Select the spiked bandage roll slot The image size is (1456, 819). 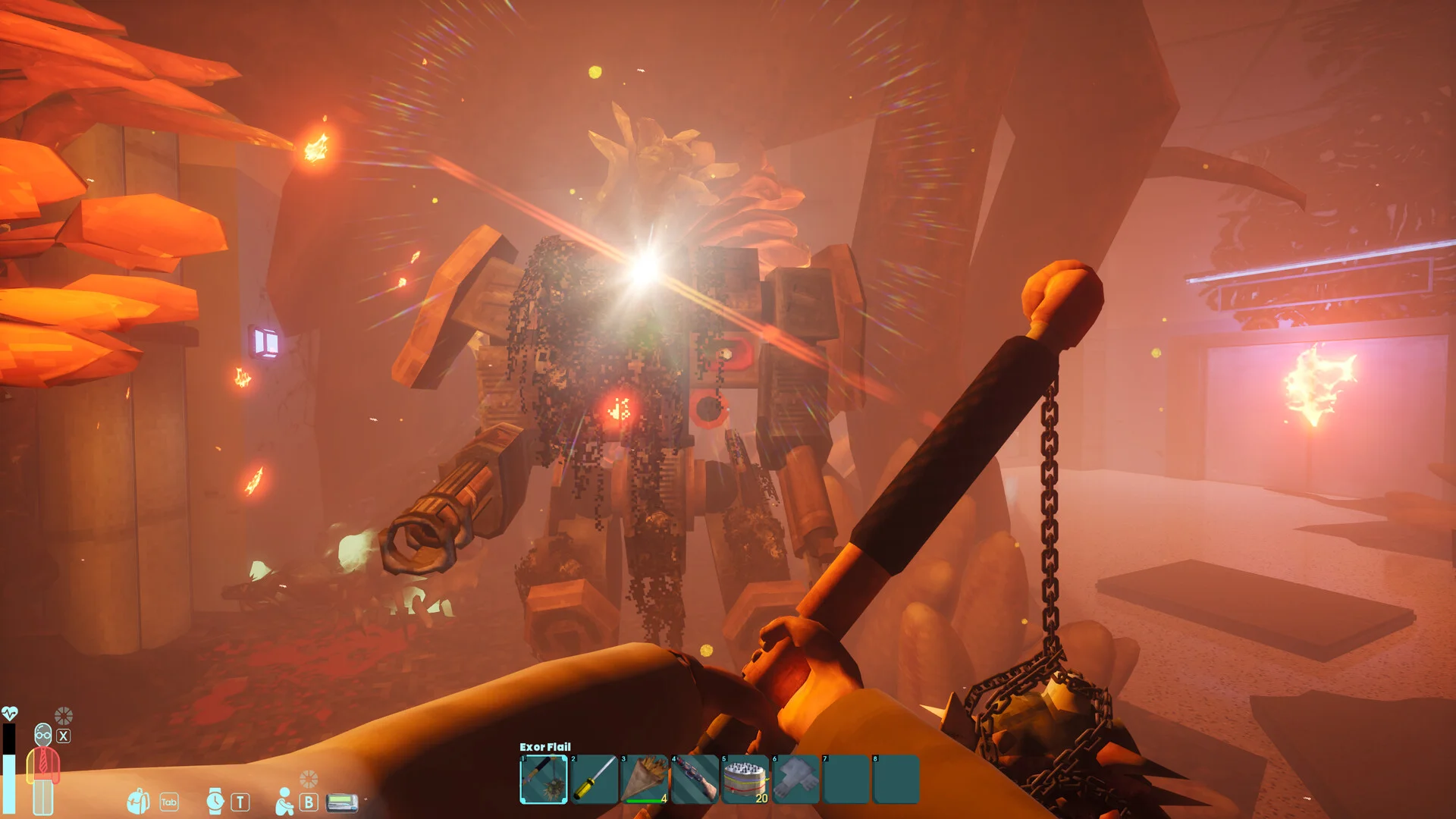pyautogui.click(x=745, y=779)
